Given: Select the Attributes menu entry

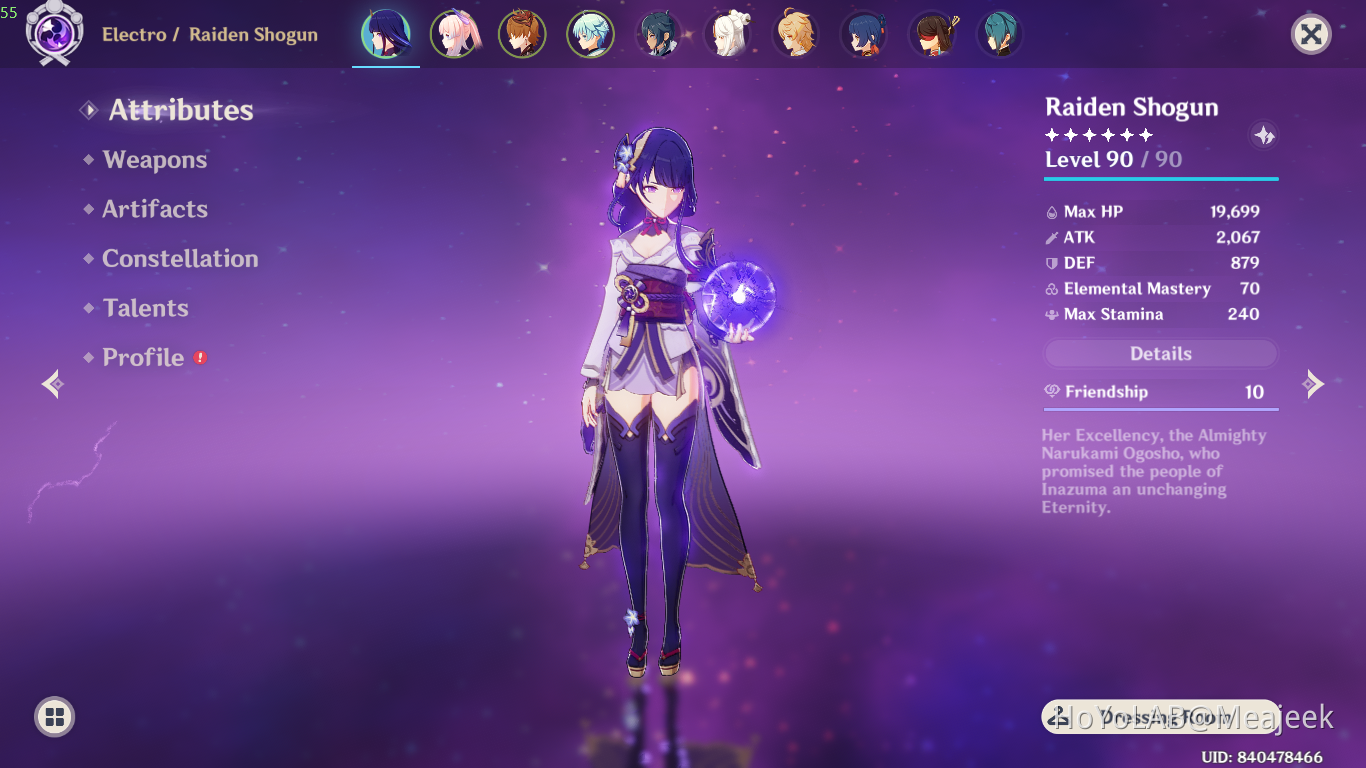Looking at the screenshot, I should click(180, 110).
